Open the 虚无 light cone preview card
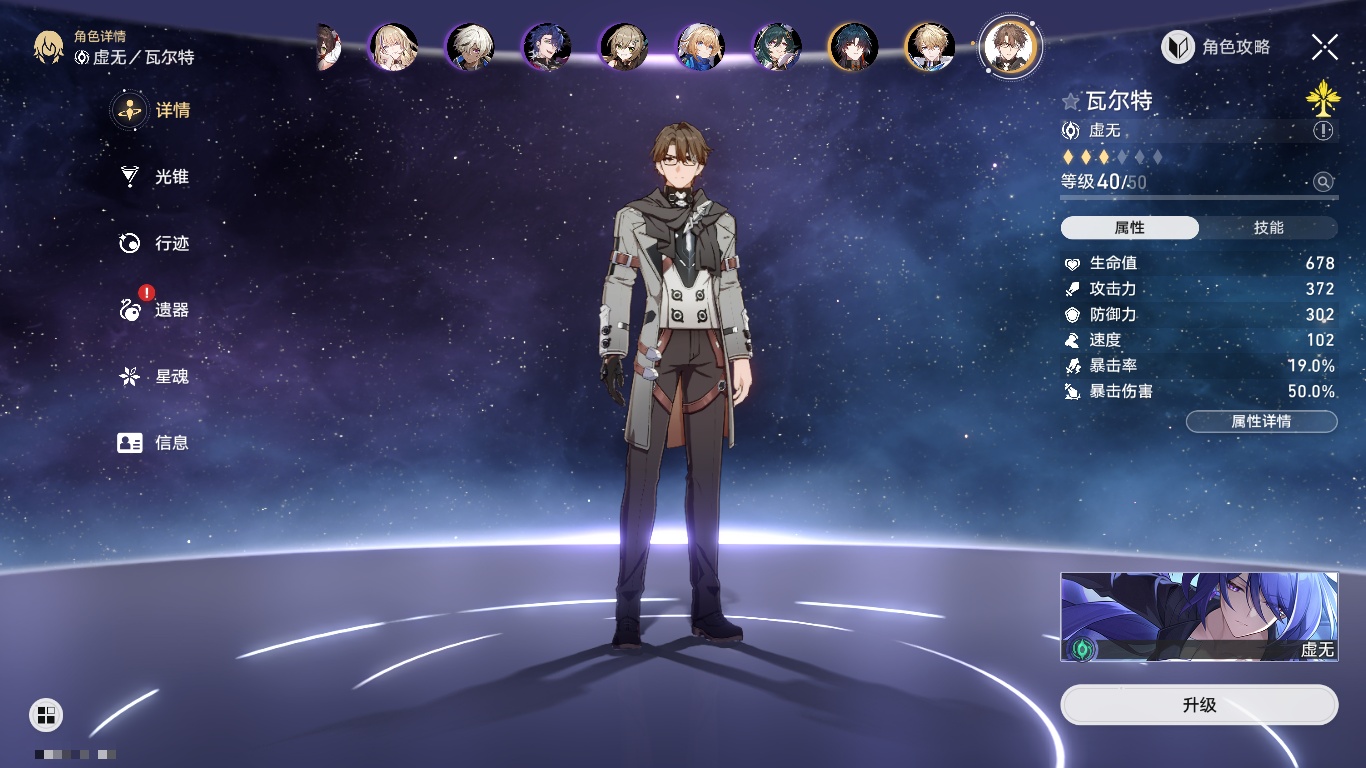1366x768 pixels. [x=1199, y=617]
